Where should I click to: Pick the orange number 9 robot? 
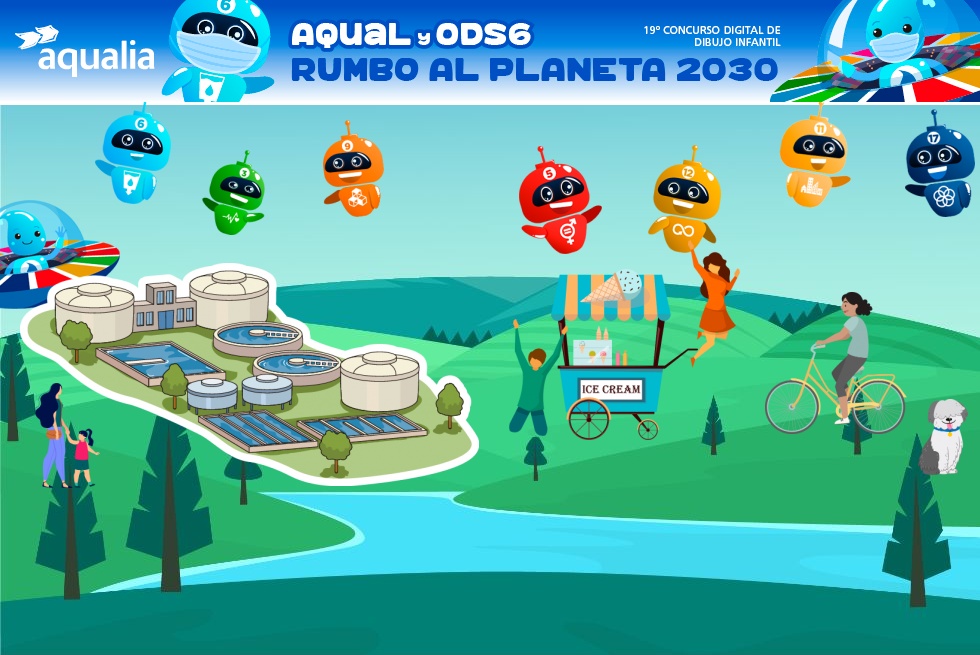click(352, 172)
